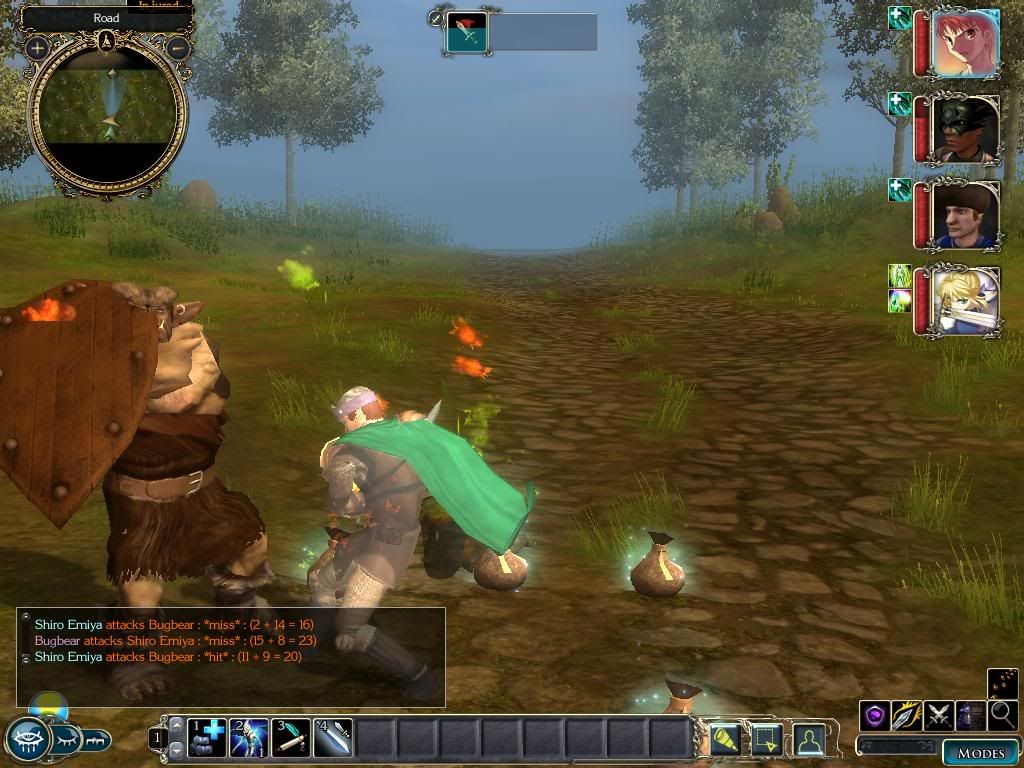1024x768 pixels.
Task: Click the hotbar page down arrow
Action: tap(177, 749)
